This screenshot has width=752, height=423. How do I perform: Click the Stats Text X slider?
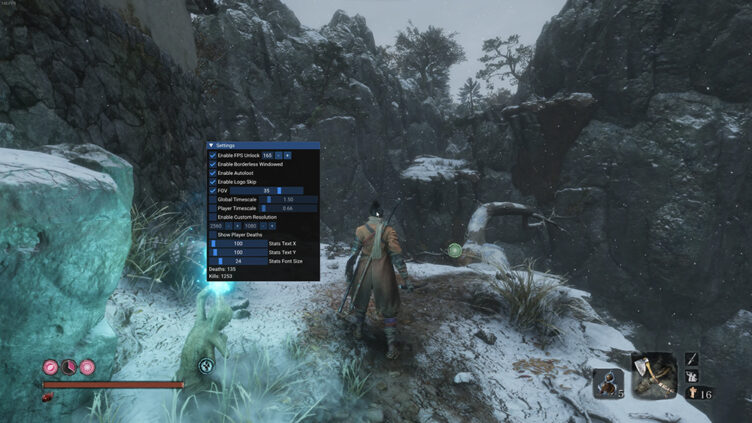(x=237, y=243)
